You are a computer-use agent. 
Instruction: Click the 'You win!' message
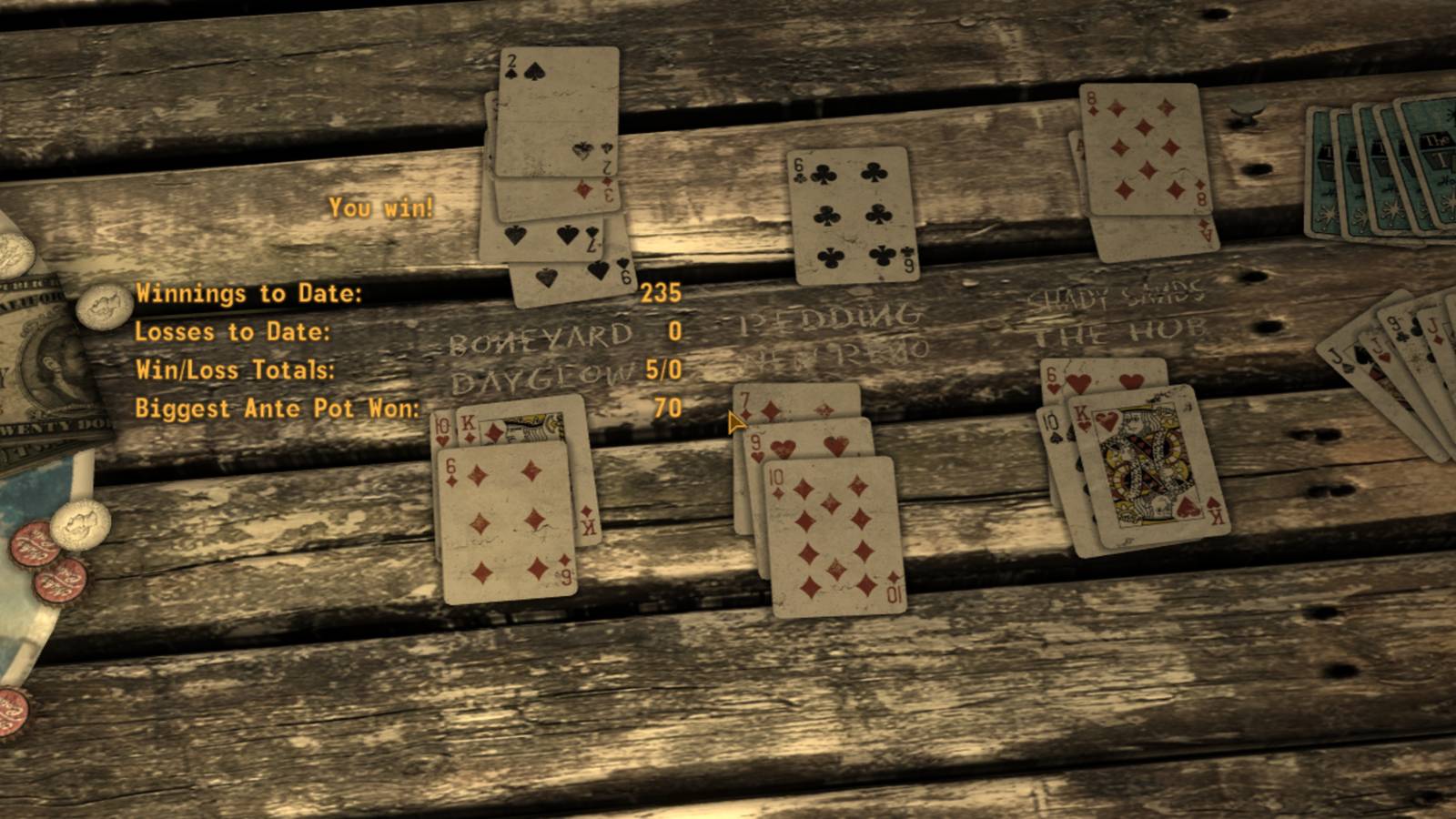click(x=380, y=208)
